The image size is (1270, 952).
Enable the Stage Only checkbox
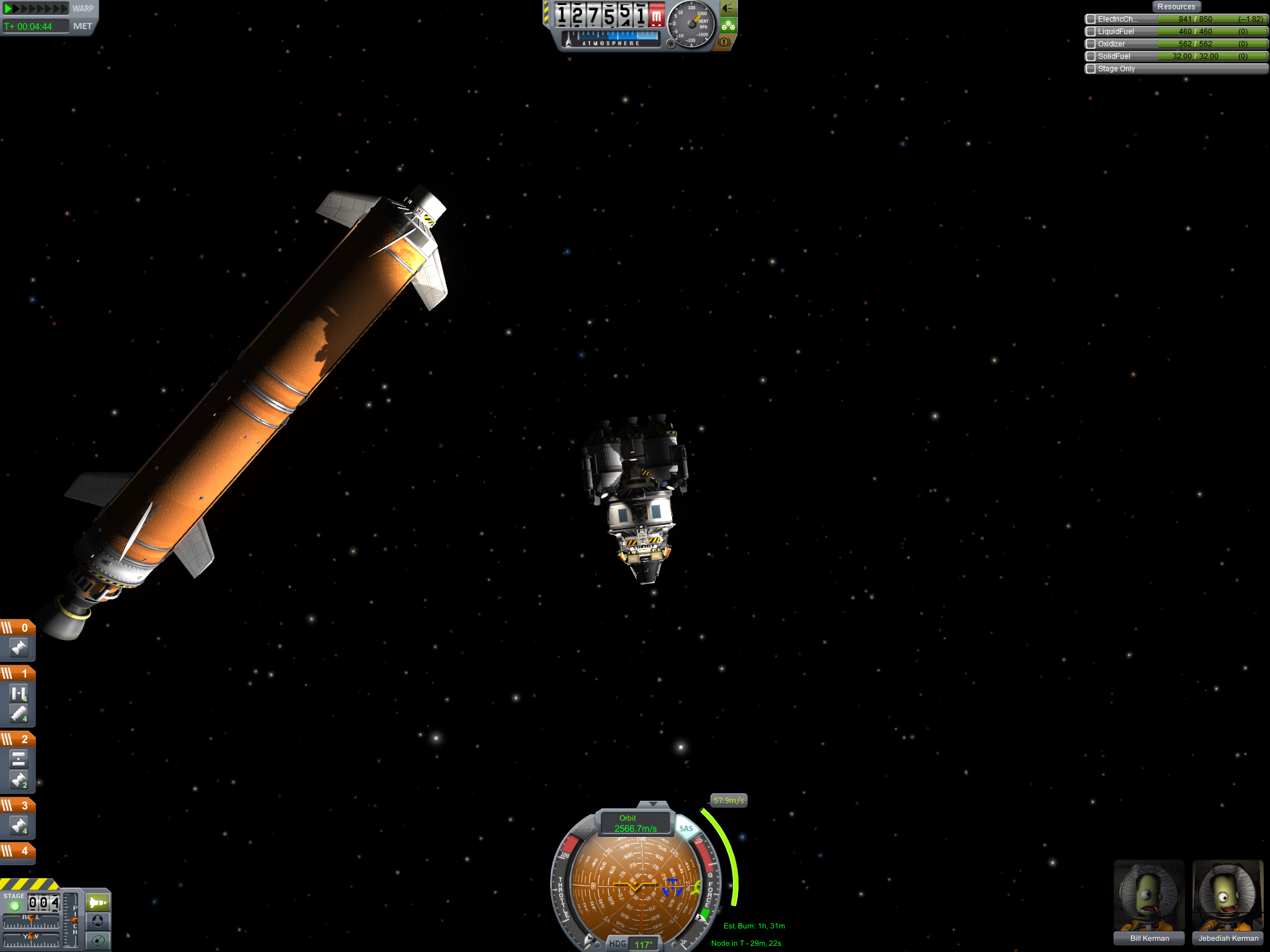tap(1091, 69)
